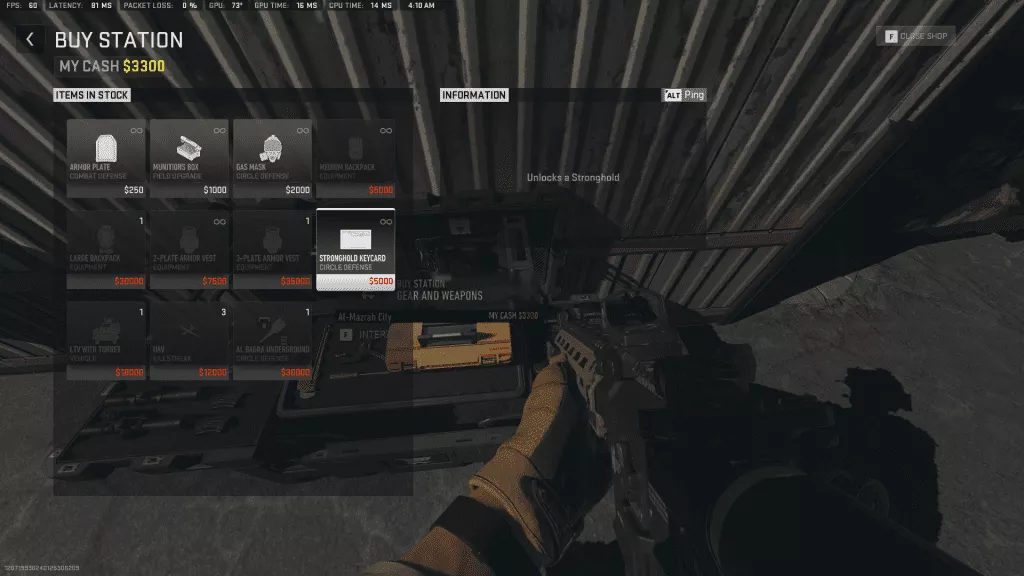The height and width of the screenshot is (576, 1024).
Task: Go back using the arrow beside Buy Station
Action: pyautogui.click(x=30, y=40)
